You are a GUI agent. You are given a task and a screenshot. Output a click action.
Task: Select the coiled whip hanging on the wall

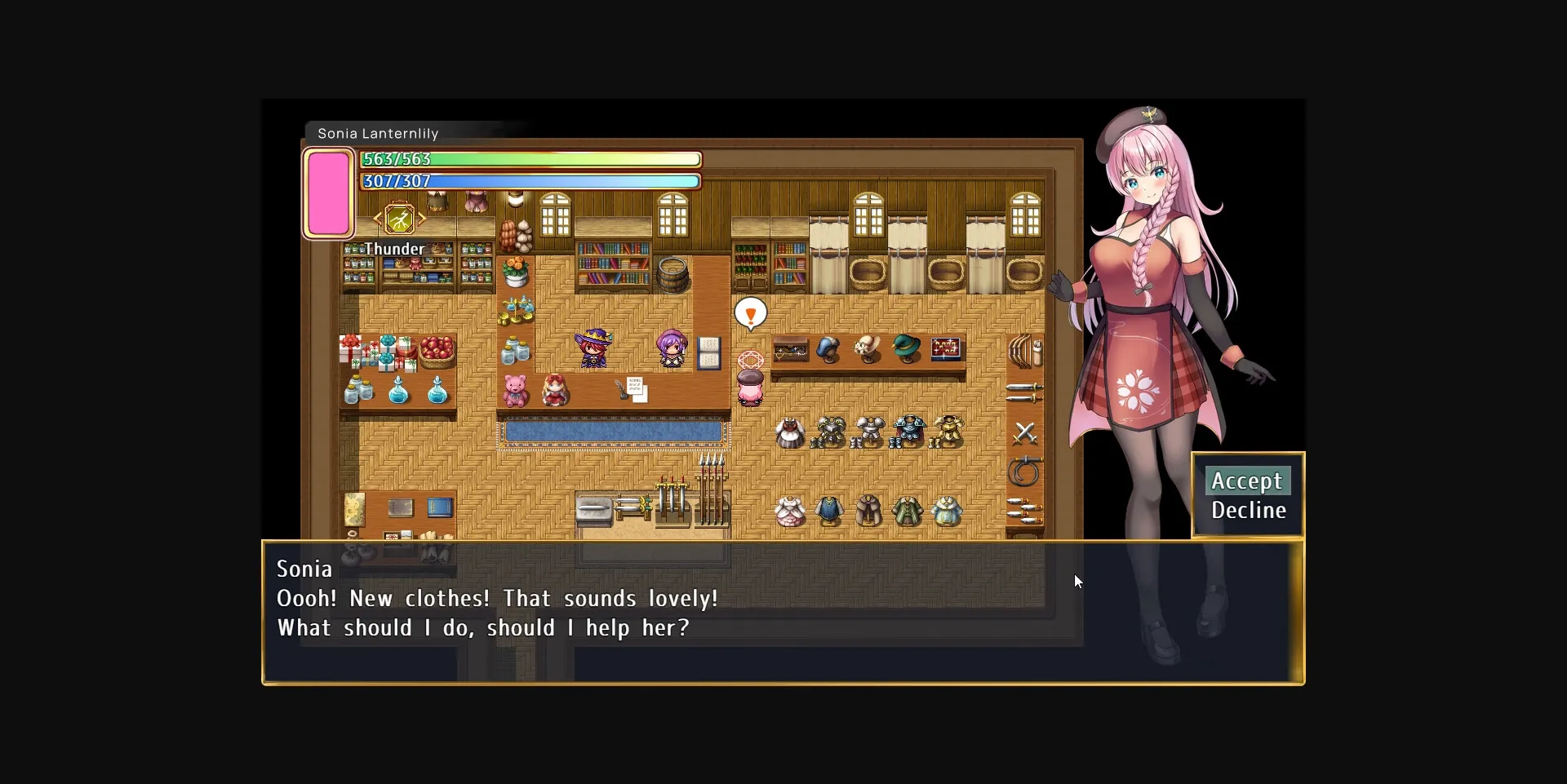pyautogui.click(x=1024, y=472)
